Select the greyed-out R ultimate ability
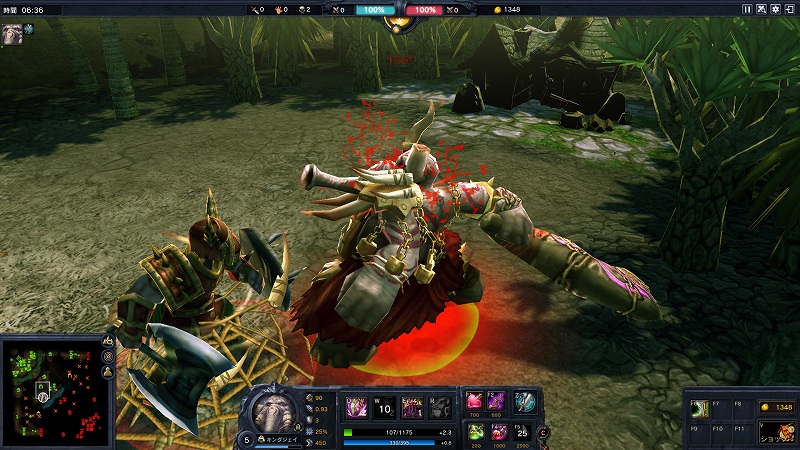The width and height of the screenshot is (800, 450). pyautogui.click(x=439, y=406)
